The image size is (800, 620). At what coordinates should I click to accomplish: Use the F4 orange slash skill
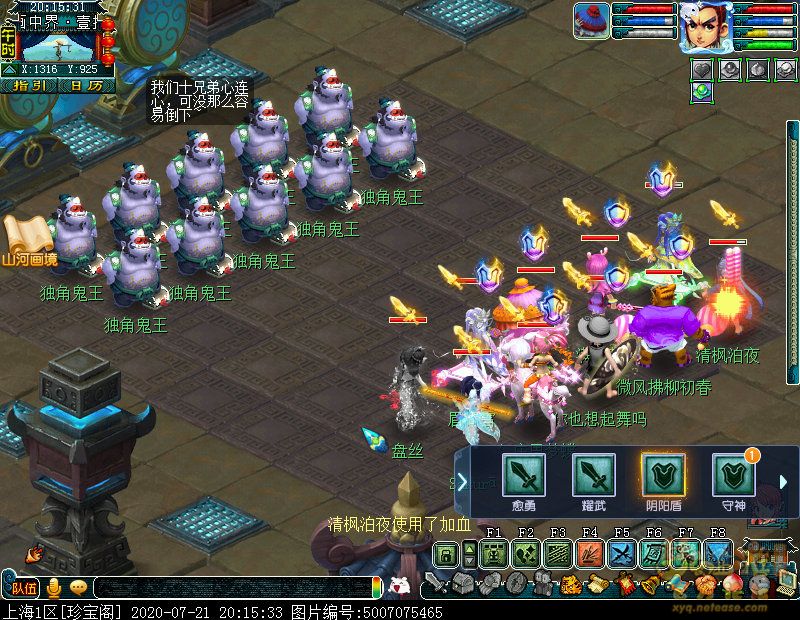589,553
